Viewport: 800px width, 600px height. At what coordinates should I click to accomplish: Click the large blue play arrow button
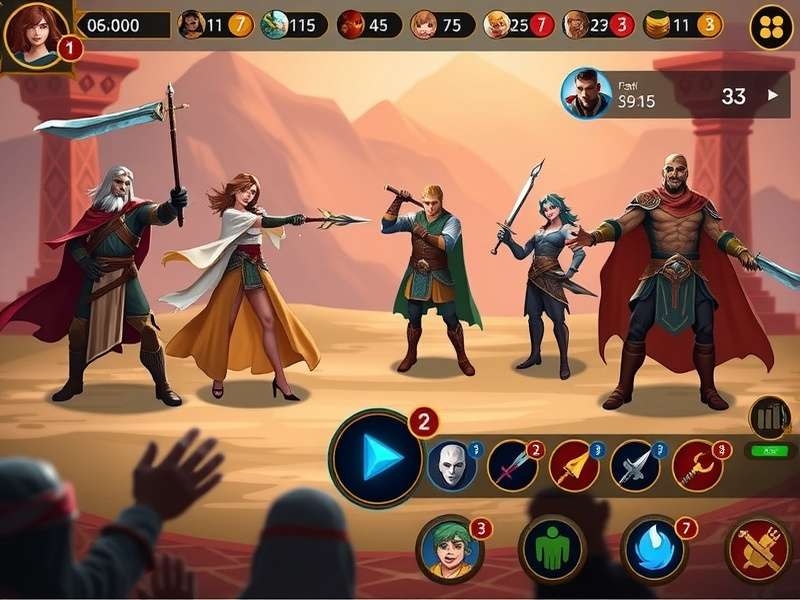(x=375, y=458)
